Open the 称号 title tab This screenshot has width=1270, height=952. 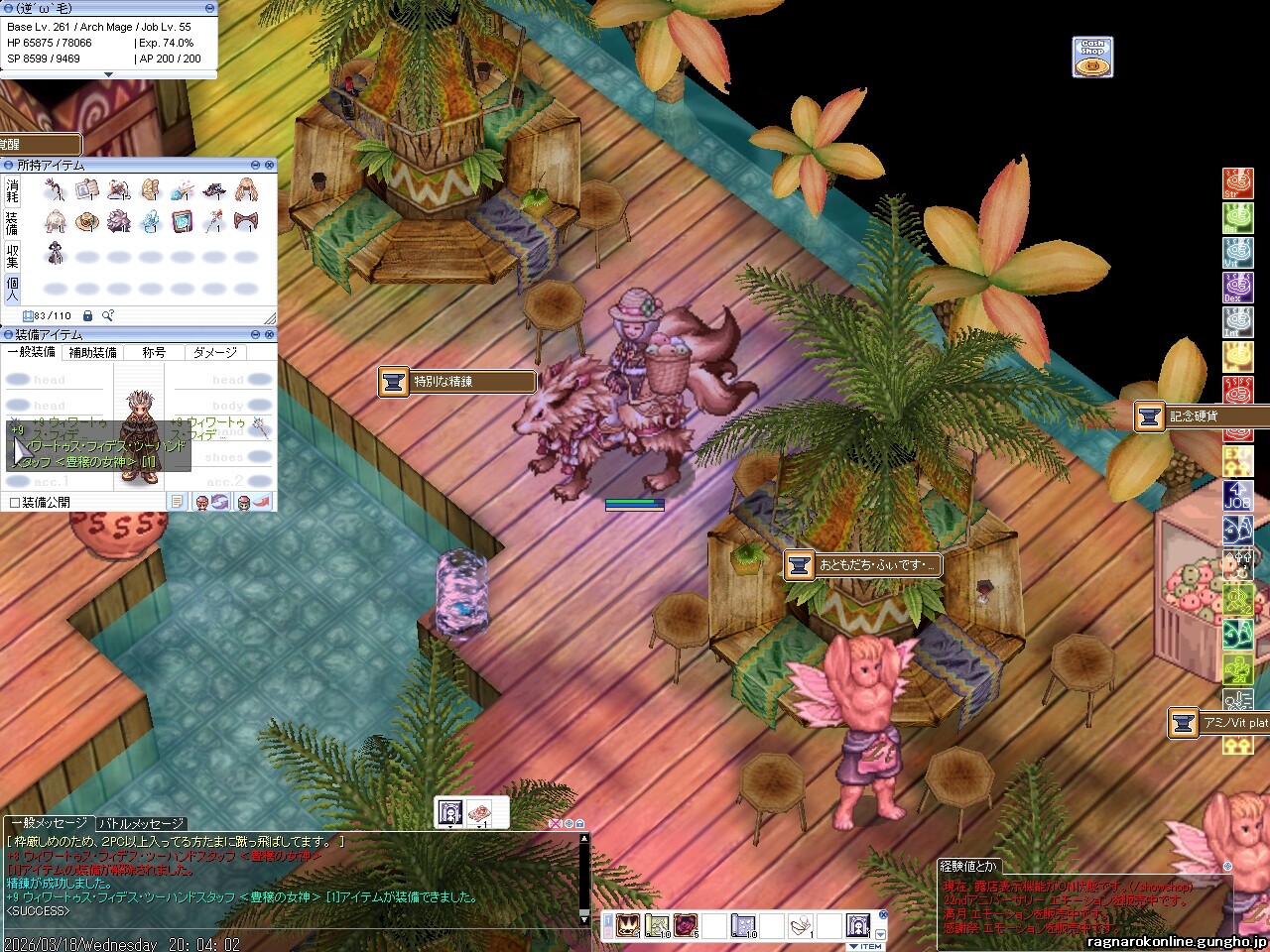(154, 352)
